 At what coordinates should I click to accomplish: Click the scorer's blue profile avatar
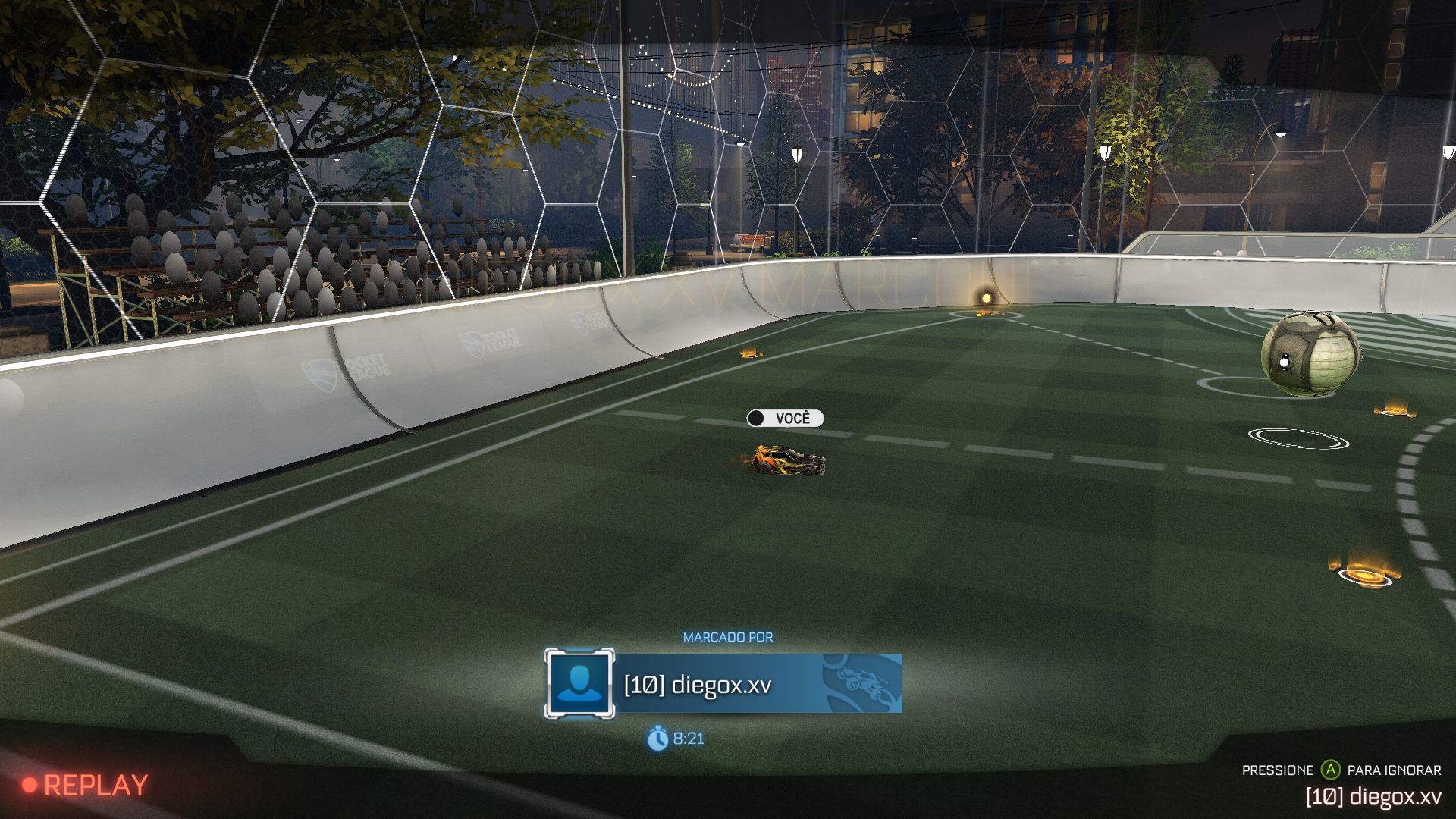click(x=579, y=684)
